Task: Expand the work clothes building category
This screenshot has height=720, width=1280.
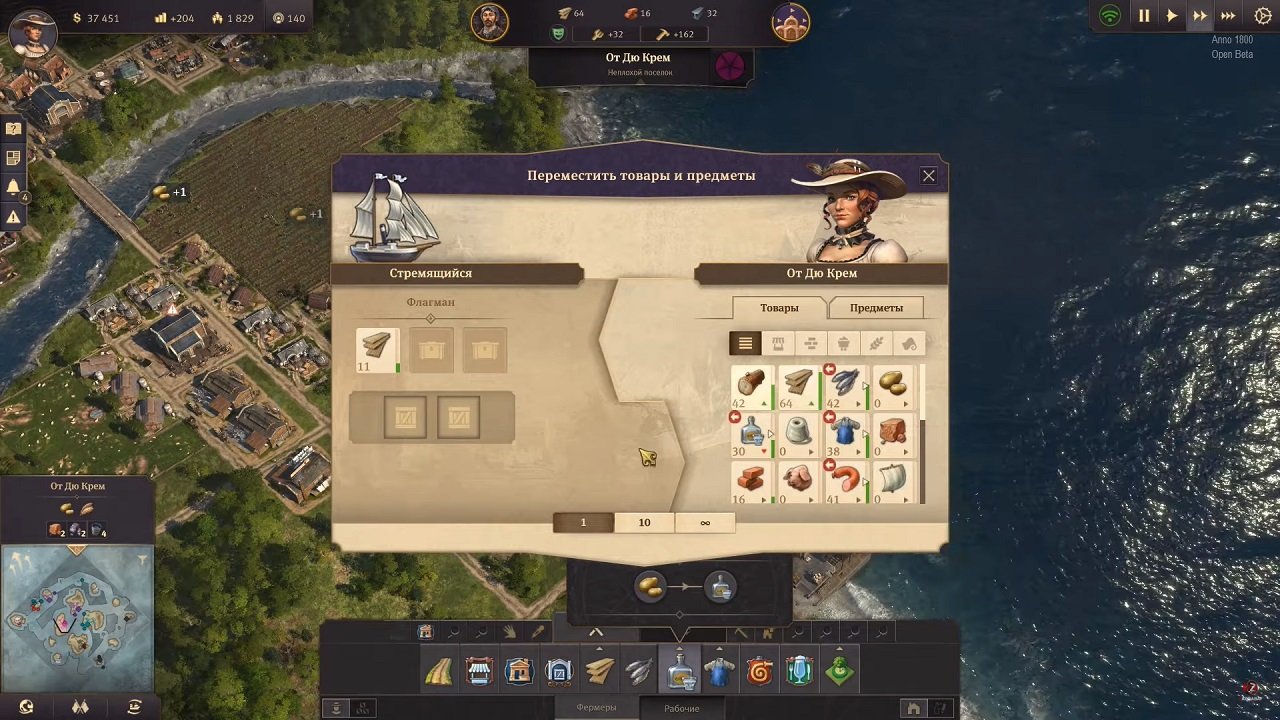Action: coord(718,650)
